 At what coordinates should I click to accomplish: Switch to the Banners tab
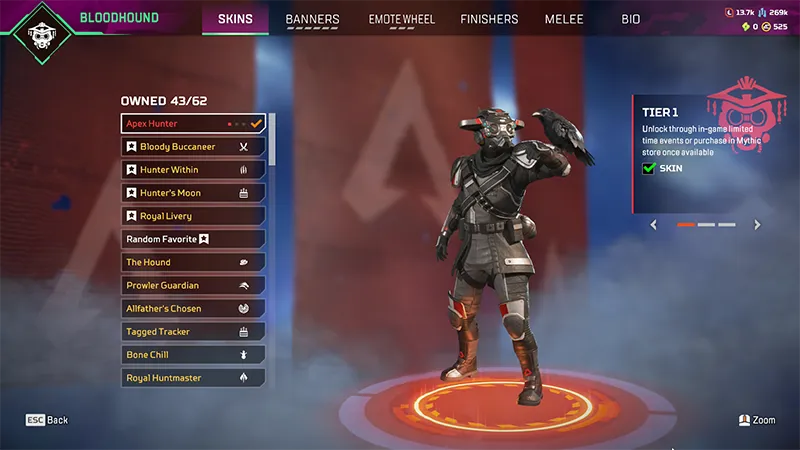click(x=312, y=19)
